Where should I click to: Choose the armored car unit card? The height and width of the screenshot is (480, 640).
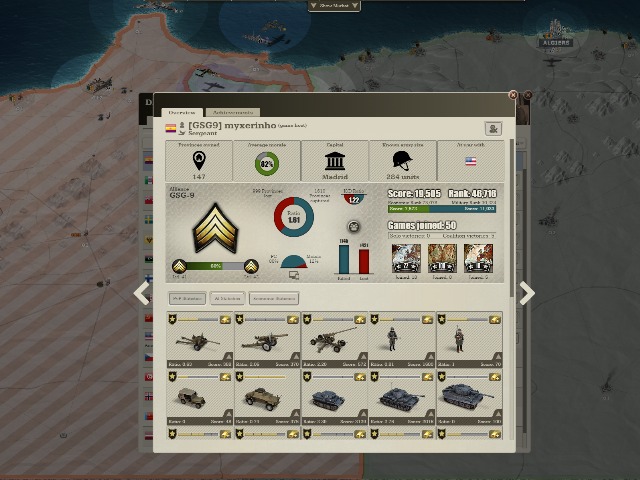coord(267,398)
